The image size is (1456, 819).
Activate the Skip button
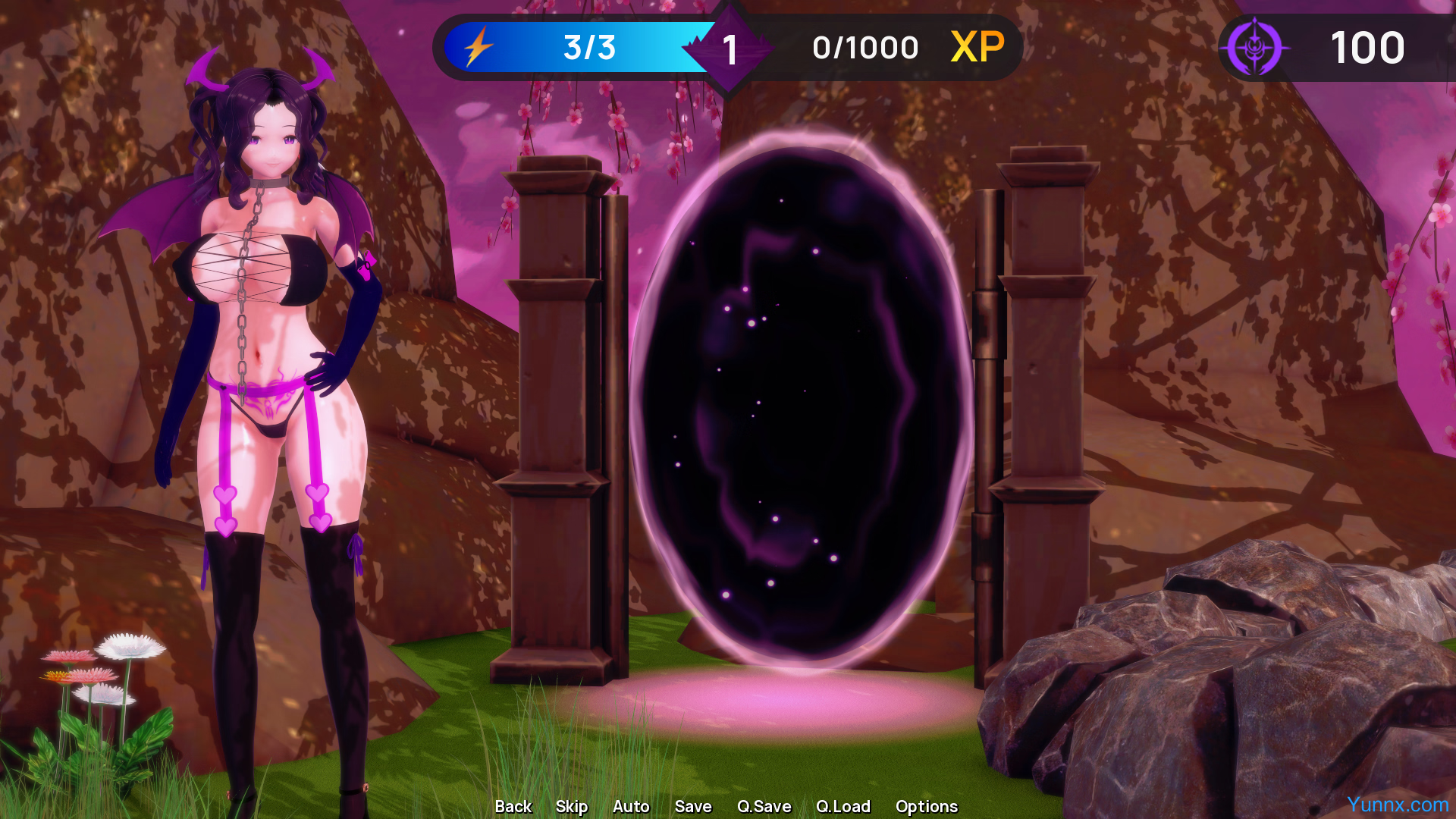572,806
